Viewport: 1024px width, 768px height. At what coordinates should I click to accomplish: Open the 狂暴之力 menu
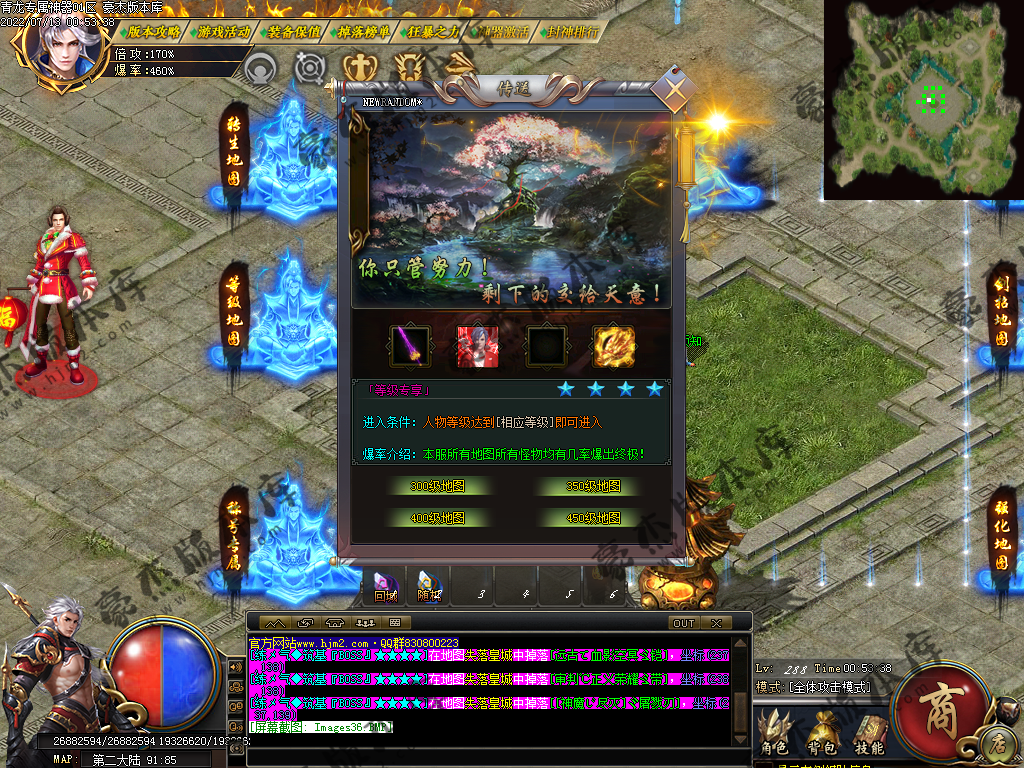pos(433,31)
